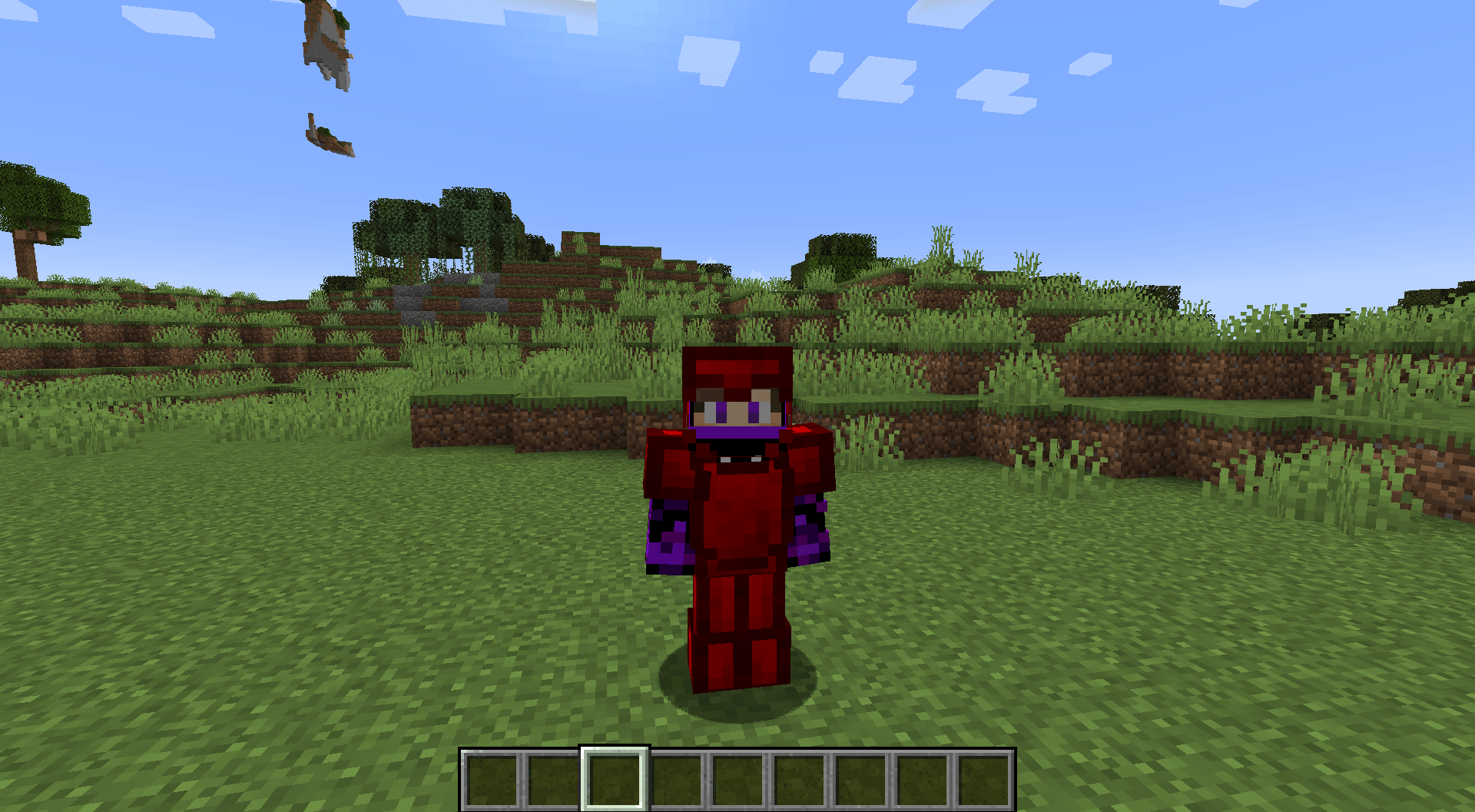Click the currently highlighted third hotbar slot
The image size is (1475, 812).
click(x=615, y=778)
